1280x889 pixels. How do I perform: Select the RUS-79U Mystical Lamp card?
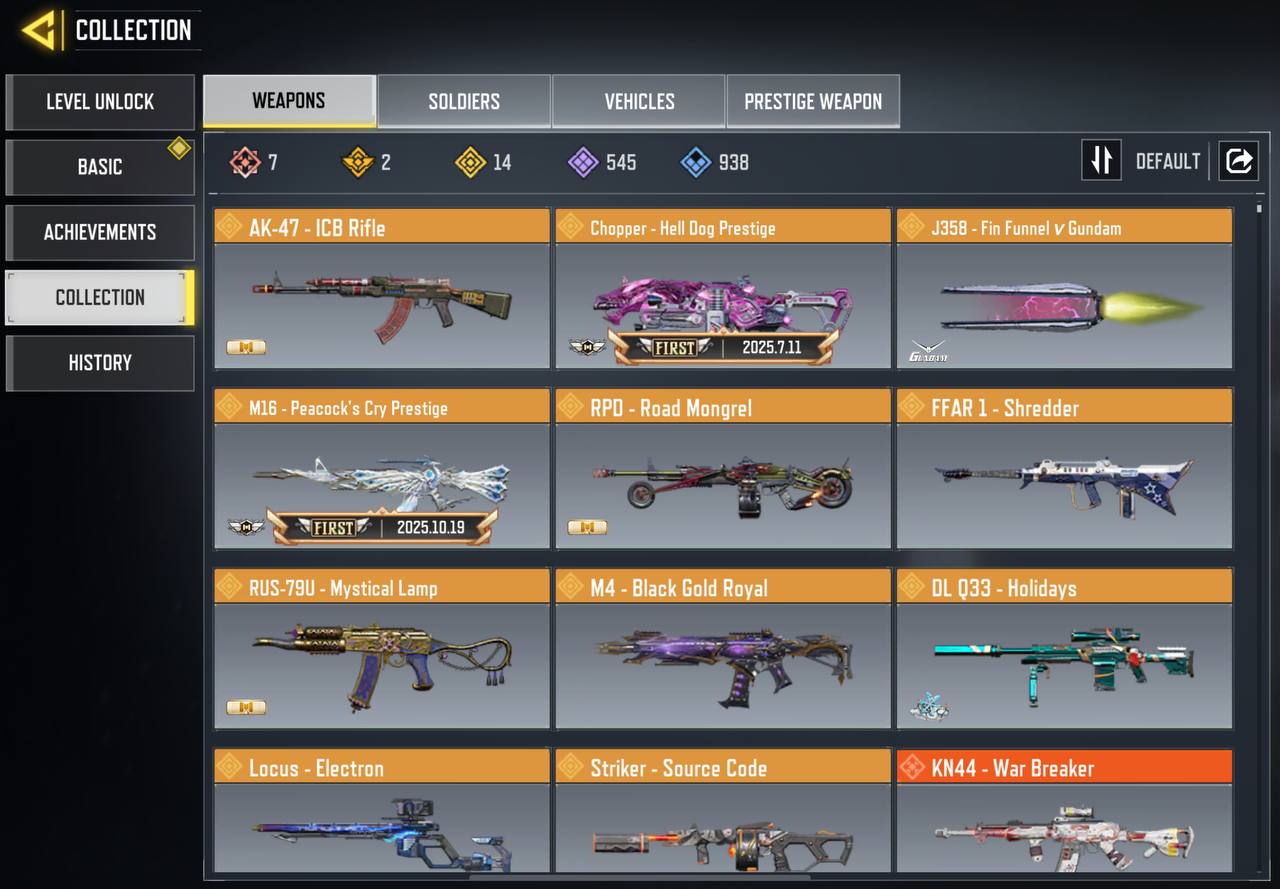[x=382, y=649]
